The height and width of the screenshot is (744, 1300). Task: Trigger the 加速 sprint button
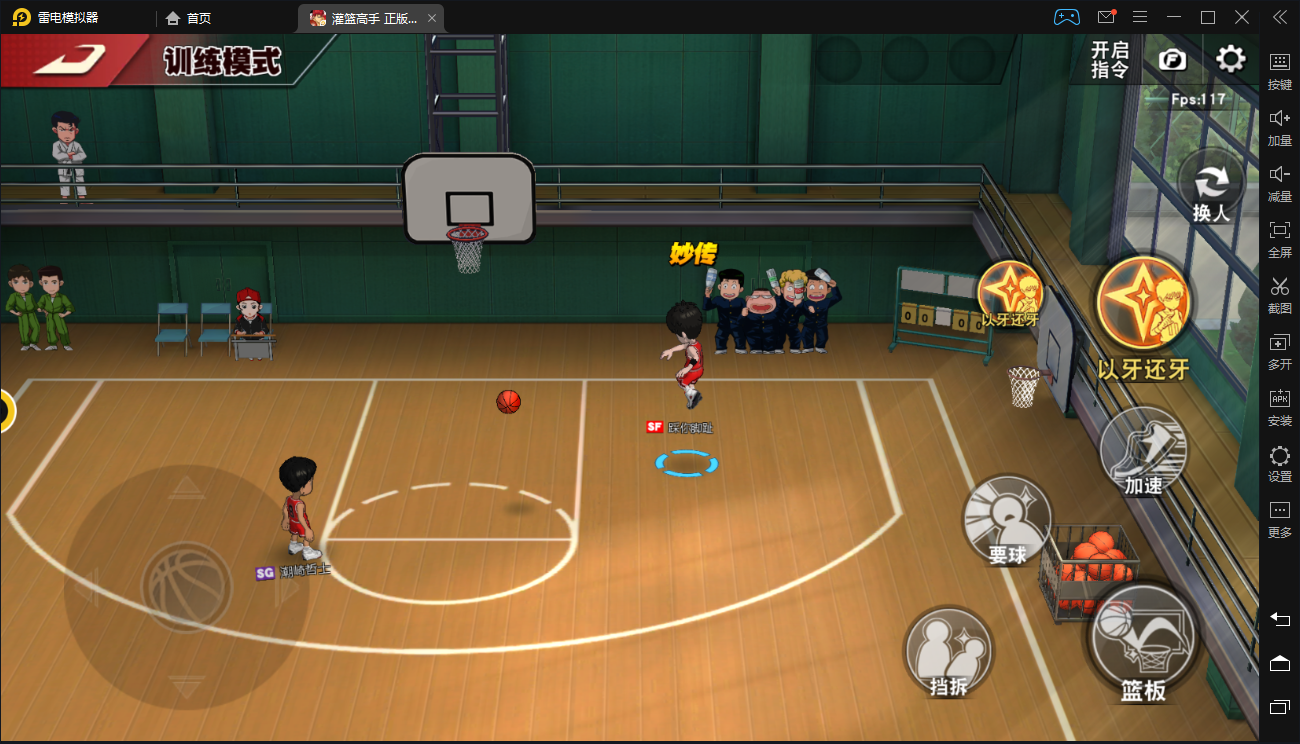(x=1143, y=452)
